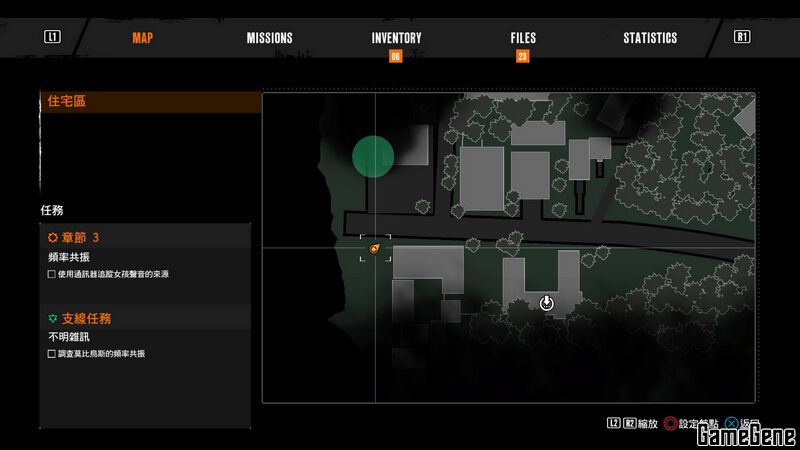Viewport: 800px width, 450px height.
Task: Click the orange player marker on map
Action: click(x=375, y=248)
